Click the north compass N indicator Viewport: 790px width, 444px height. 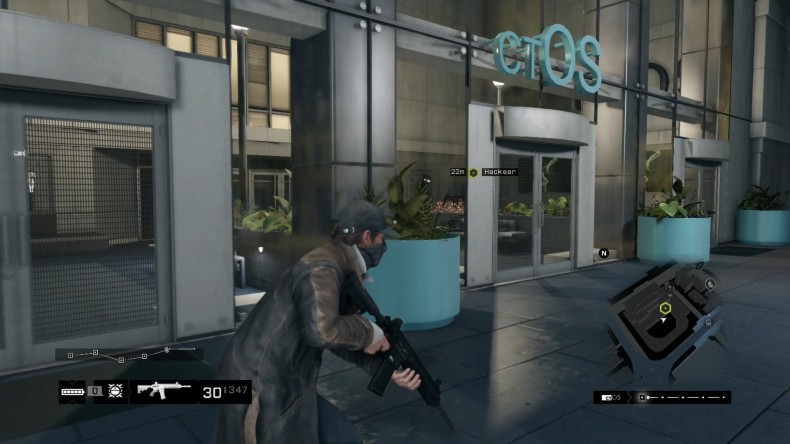pos(604,253)
